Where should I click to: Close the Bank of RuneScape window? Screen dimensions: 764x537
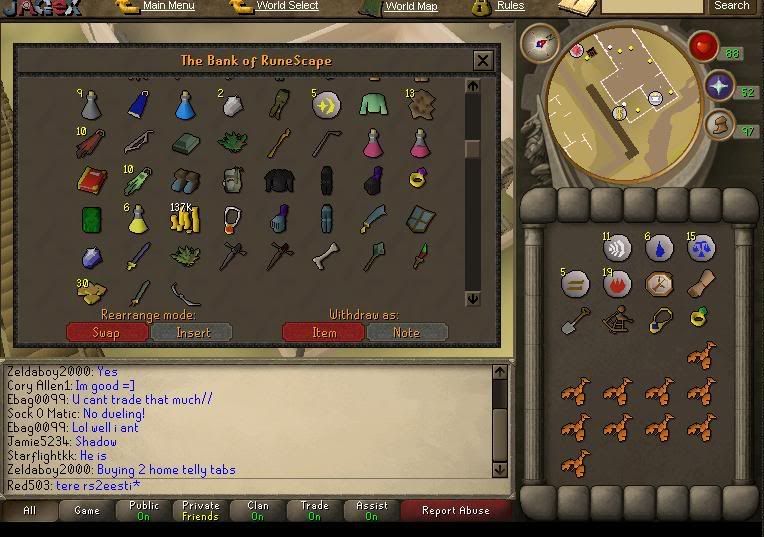tap(483, 60)
